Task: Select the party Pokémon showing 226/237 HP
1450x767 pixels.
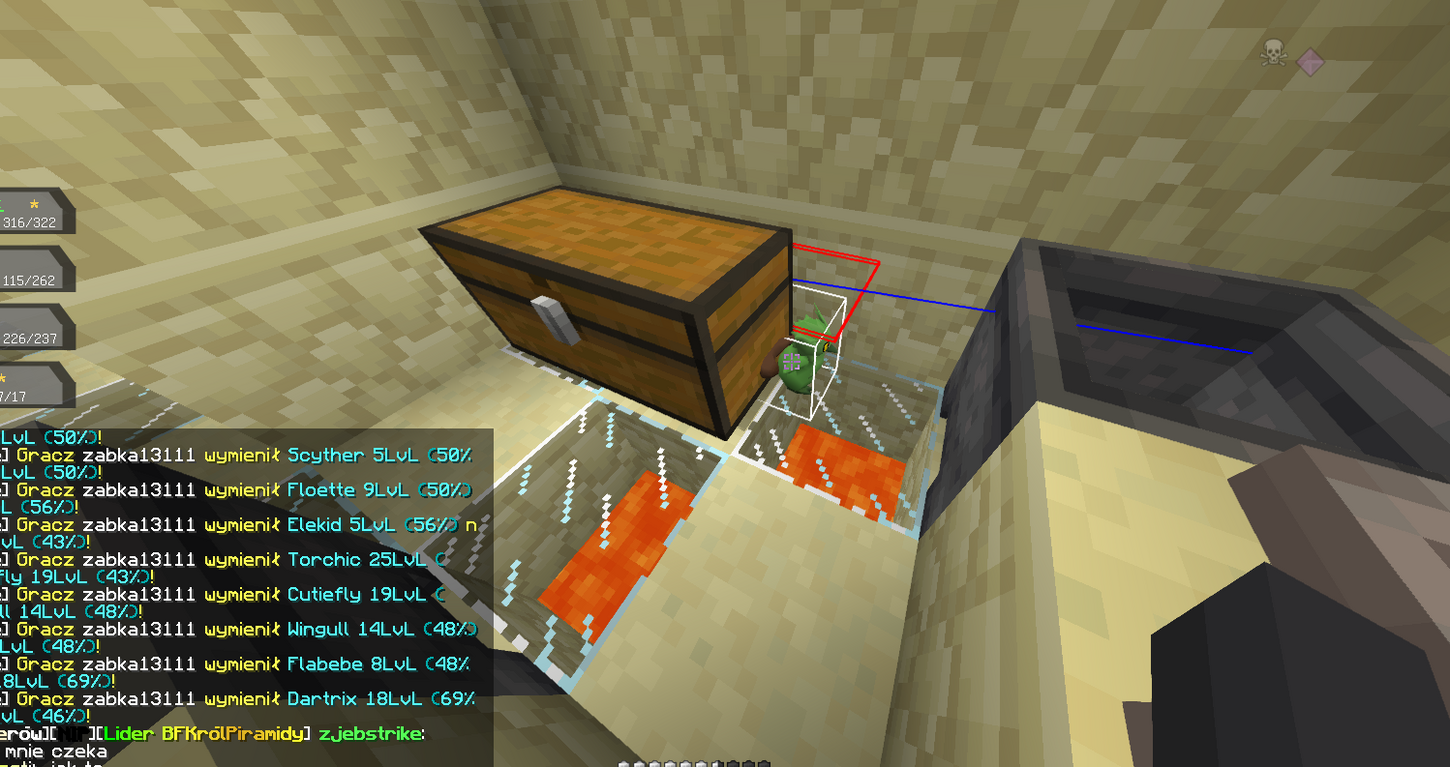Action: (30, 328)
